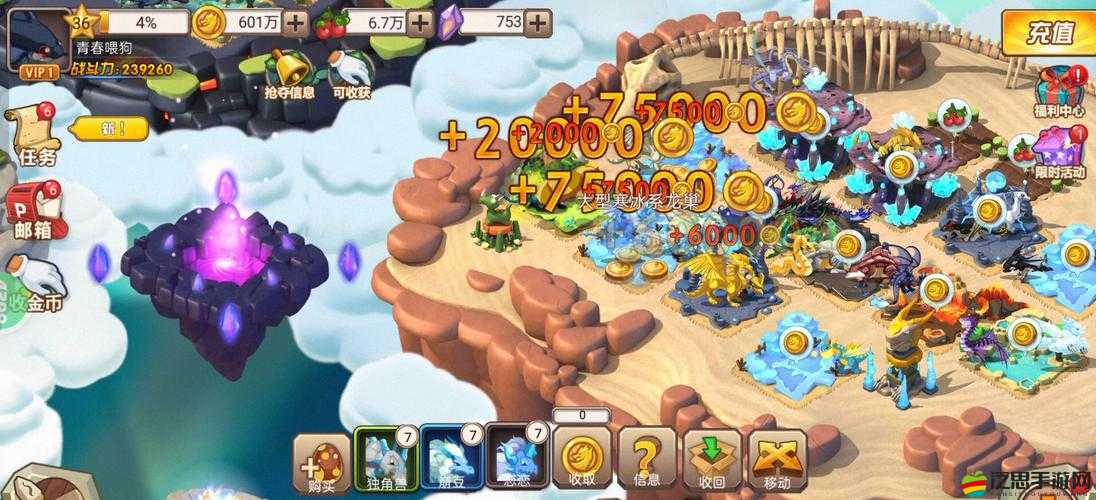The height and width of the screenshot is (500, 1096).
Task: Show the 抢夺信息 bell notifications
Action: (289, 73)
